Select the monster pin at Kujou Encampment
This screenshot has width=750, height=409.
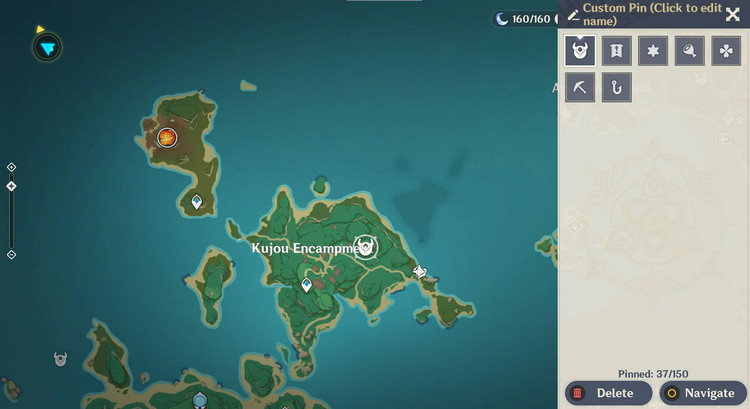[367, 246]
